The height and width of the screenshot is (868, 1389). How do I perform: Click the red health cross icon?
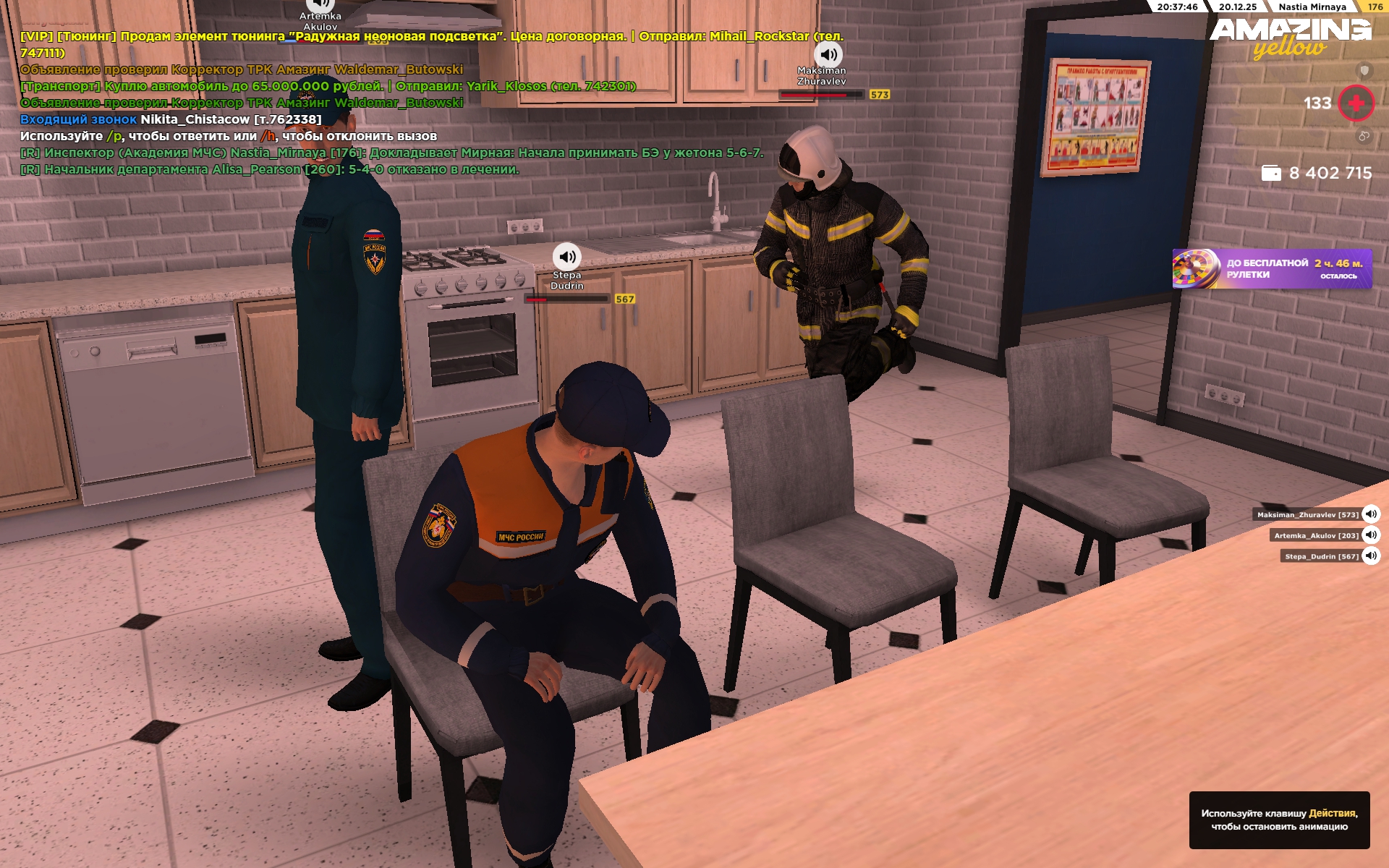pyautogui.click(x=1356, y=103)
